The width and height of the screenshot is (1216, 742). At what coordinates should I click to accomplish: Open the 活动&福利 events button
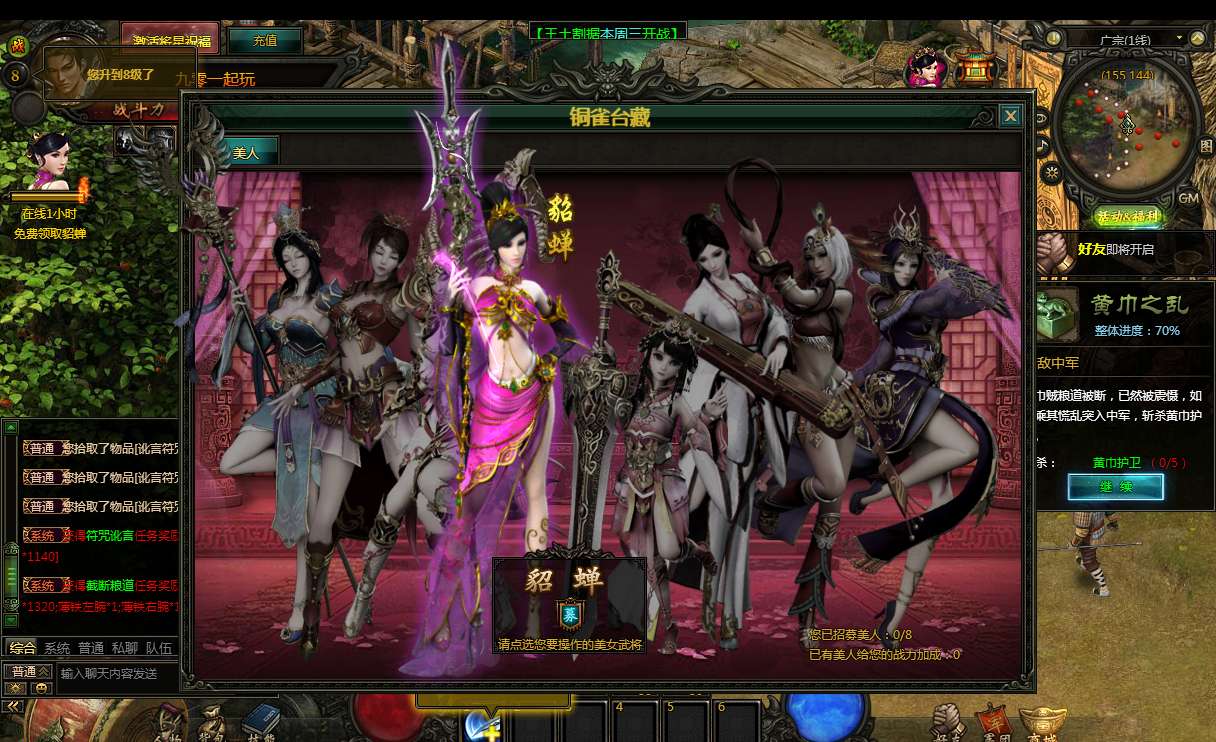point(1127,216)
